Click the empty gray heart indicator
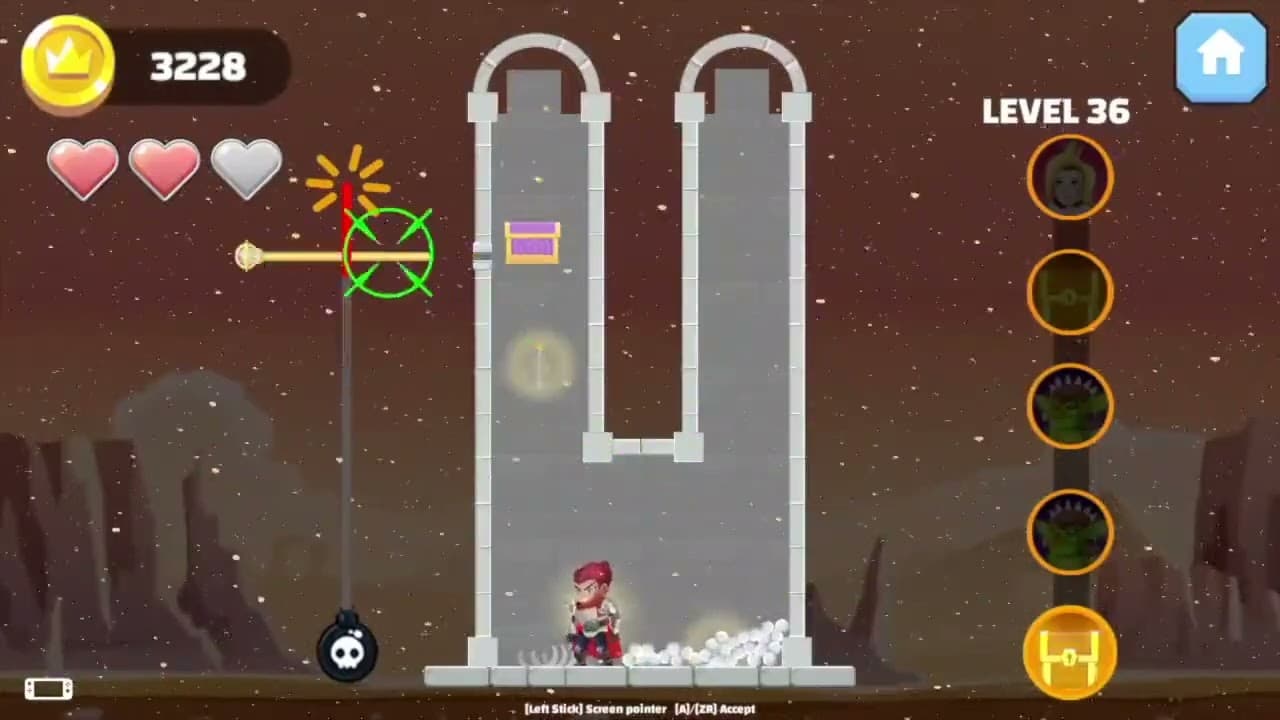 (x=246, y=170)
